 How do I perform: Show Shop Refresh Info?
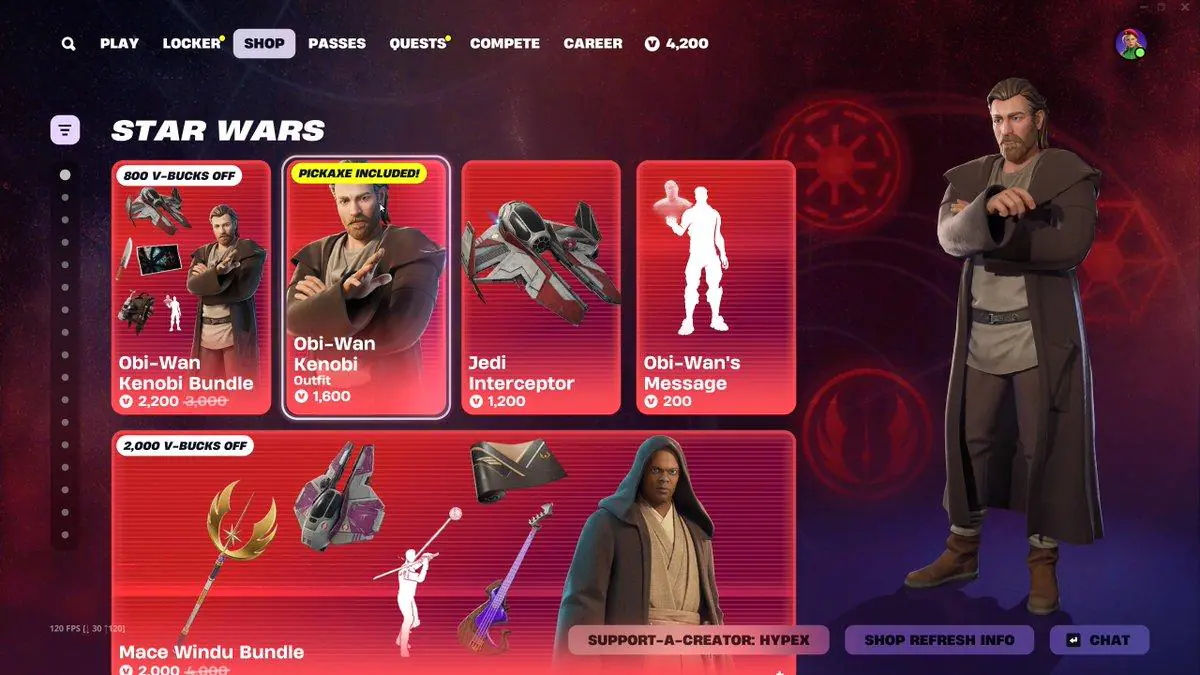(939, 640)
